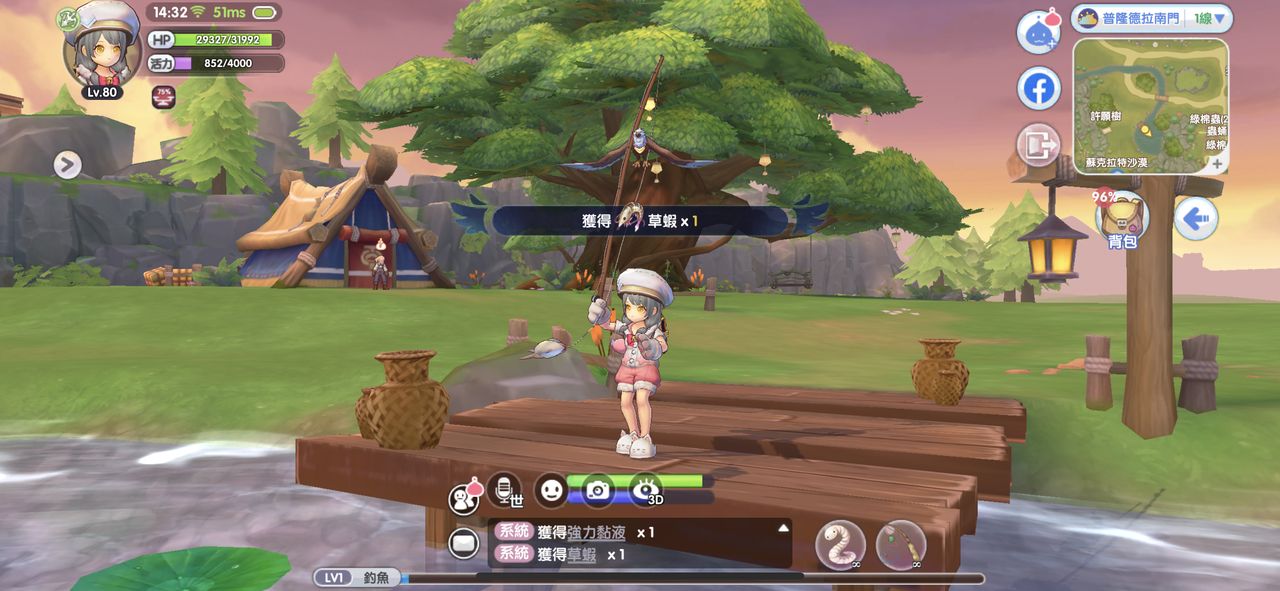Check the 75% weight status icon
Viewport: 1280px width, 591px height.
[x=163, y=97]
